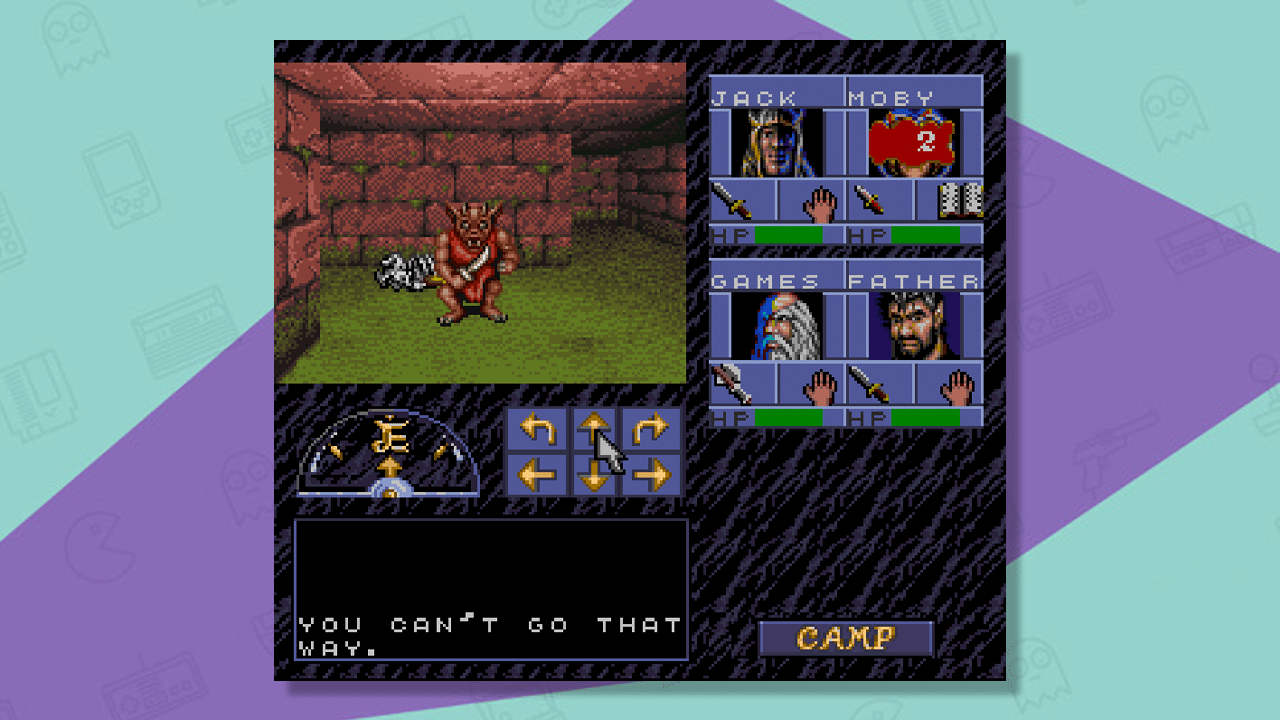1280x720 pixels.
Task: Click Games' empty hand slot
Action: 811,382
